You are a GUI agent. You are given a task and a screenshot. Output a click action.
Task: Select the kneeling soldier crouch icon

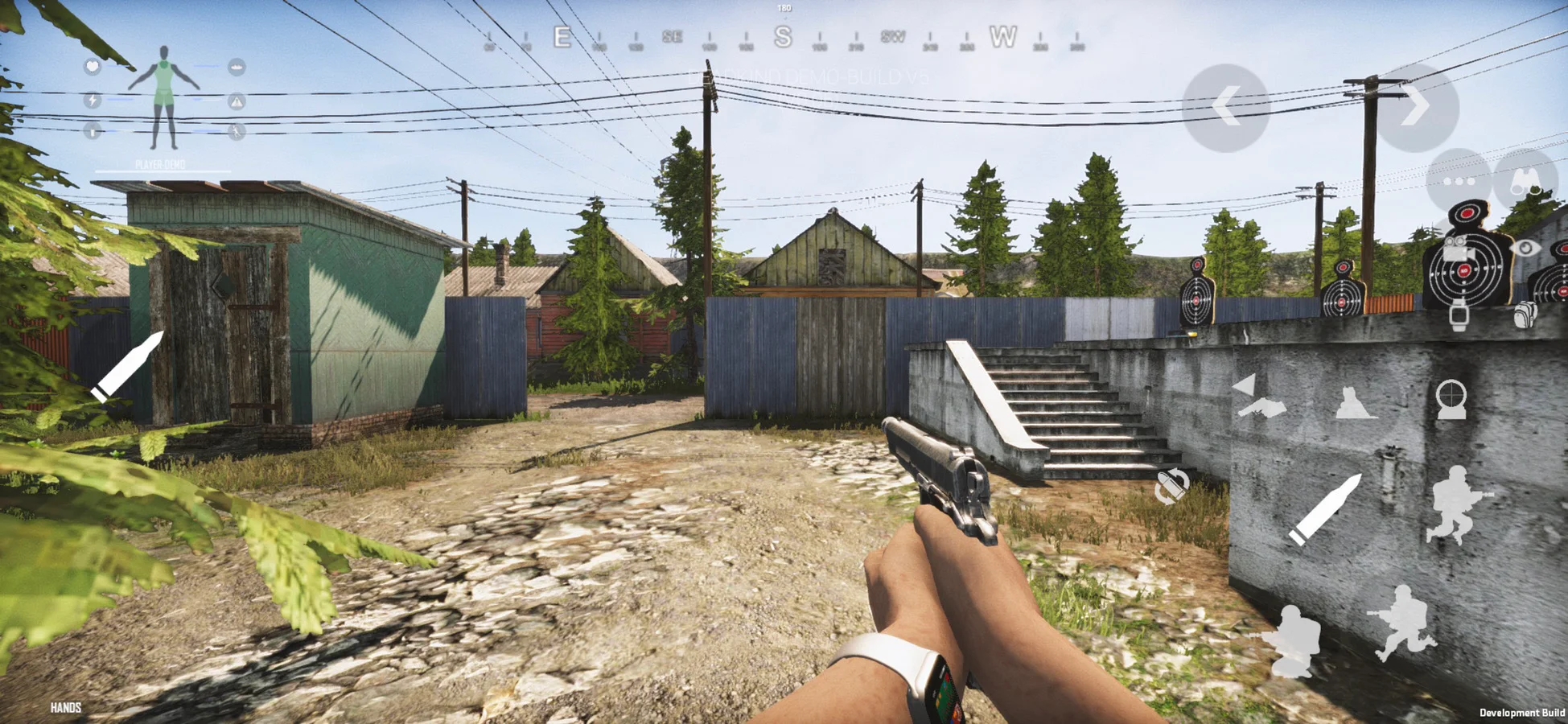coord(1294,641)
